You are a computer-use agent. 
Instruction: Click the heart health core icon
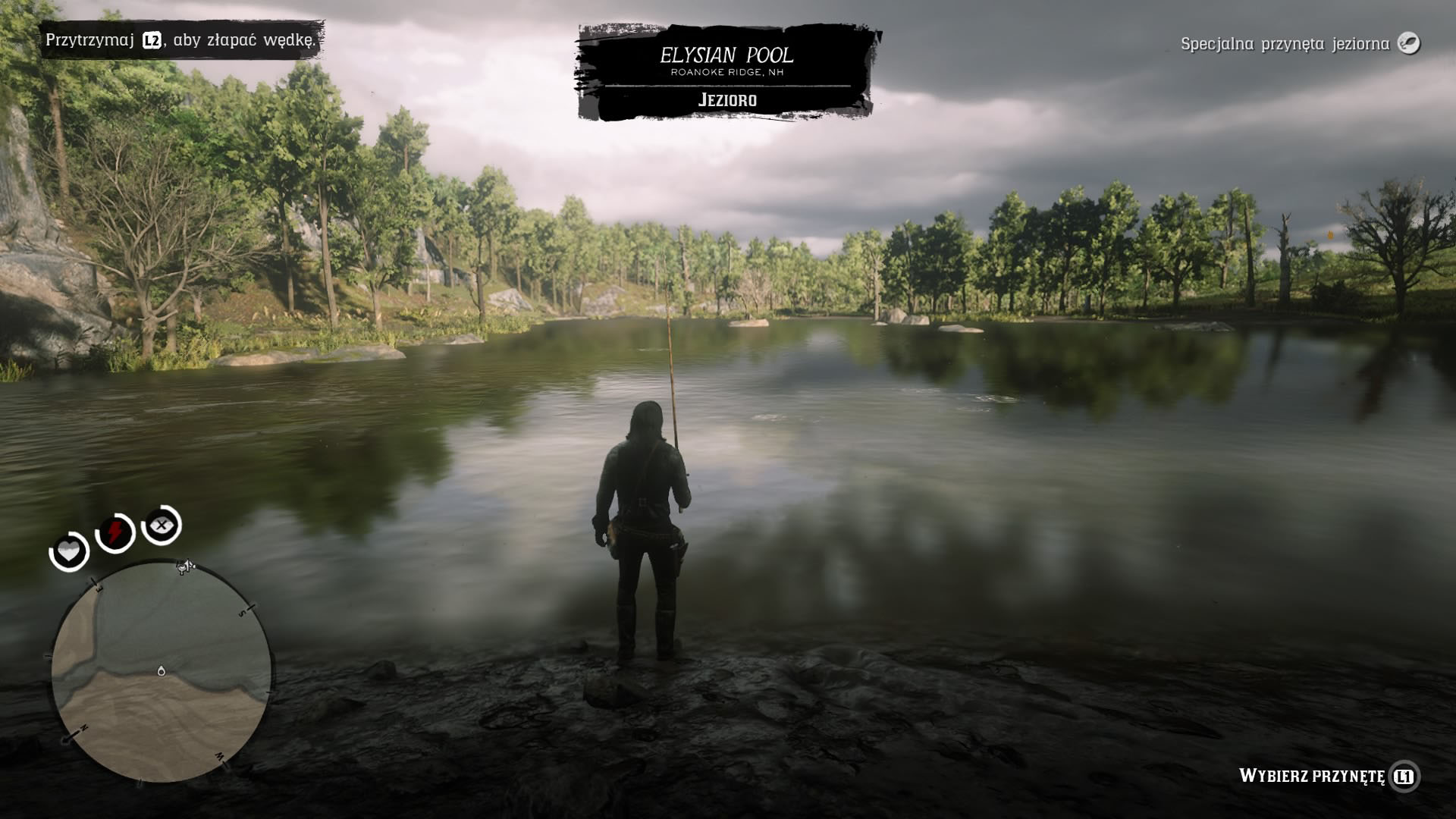69,551
